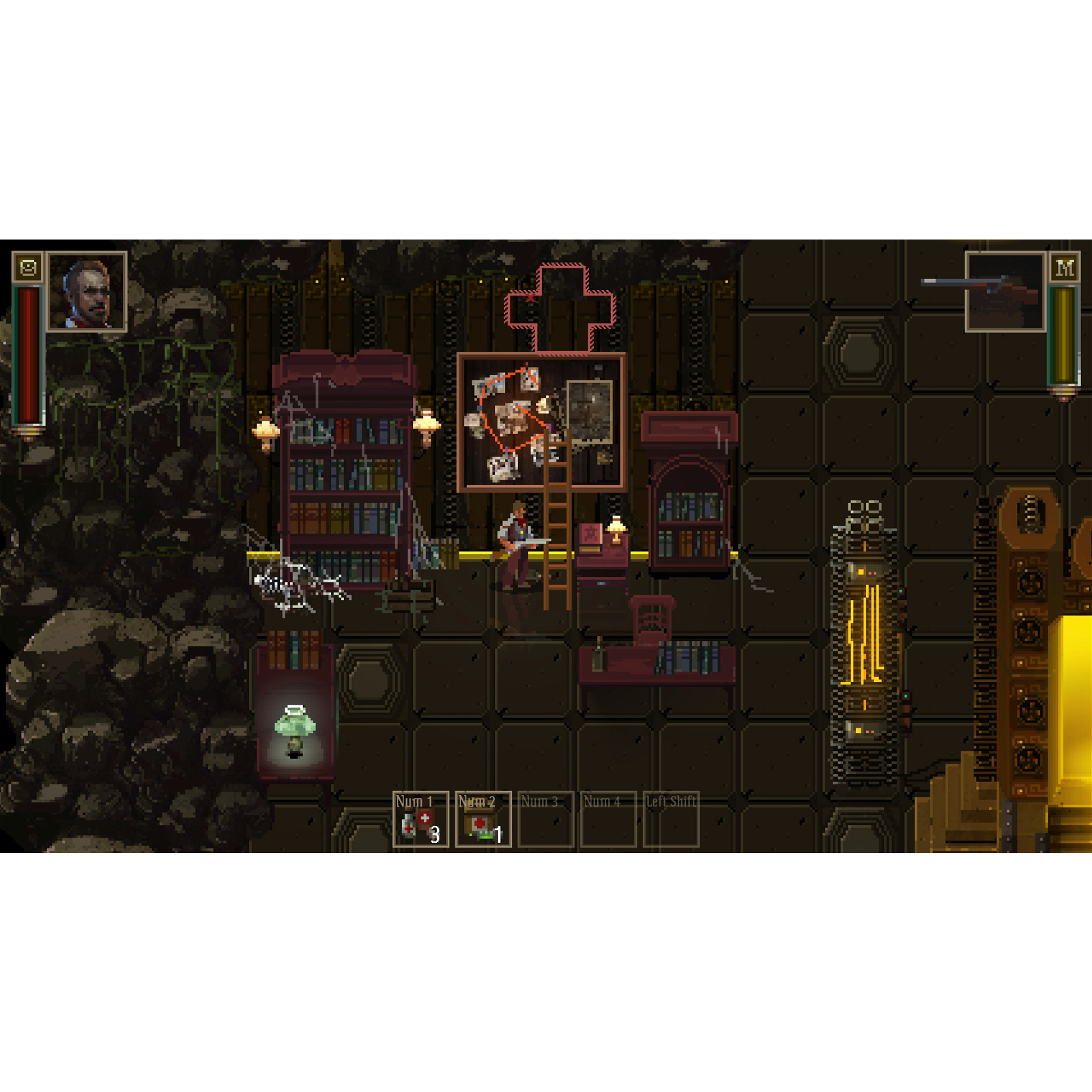Use the Num 2 first aid box slot
Image resolution: width=1092 pixels, height=1092 pixels.
pyautogui.click(x=483, y=819)
